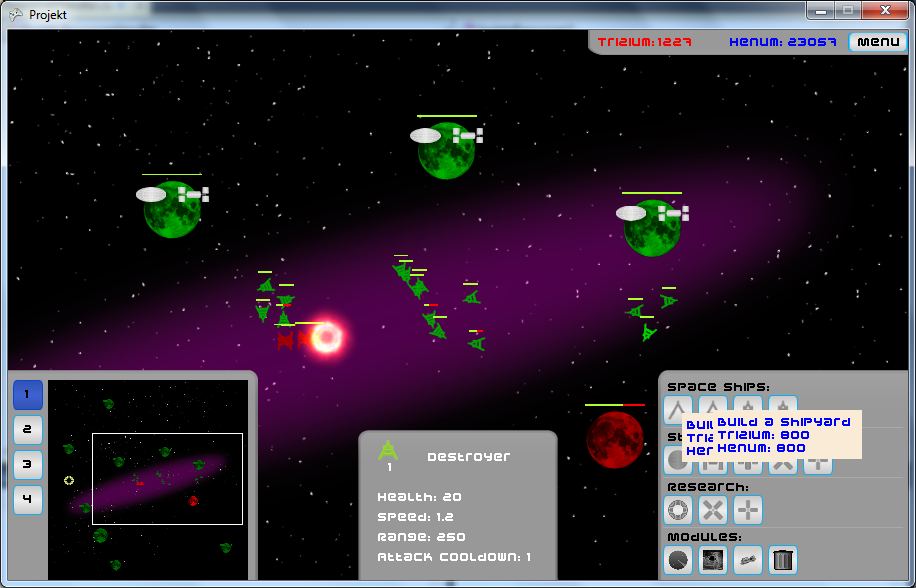Pick the dark round dial module
Screen dimensions: 916x588
(x=678, y=560)
